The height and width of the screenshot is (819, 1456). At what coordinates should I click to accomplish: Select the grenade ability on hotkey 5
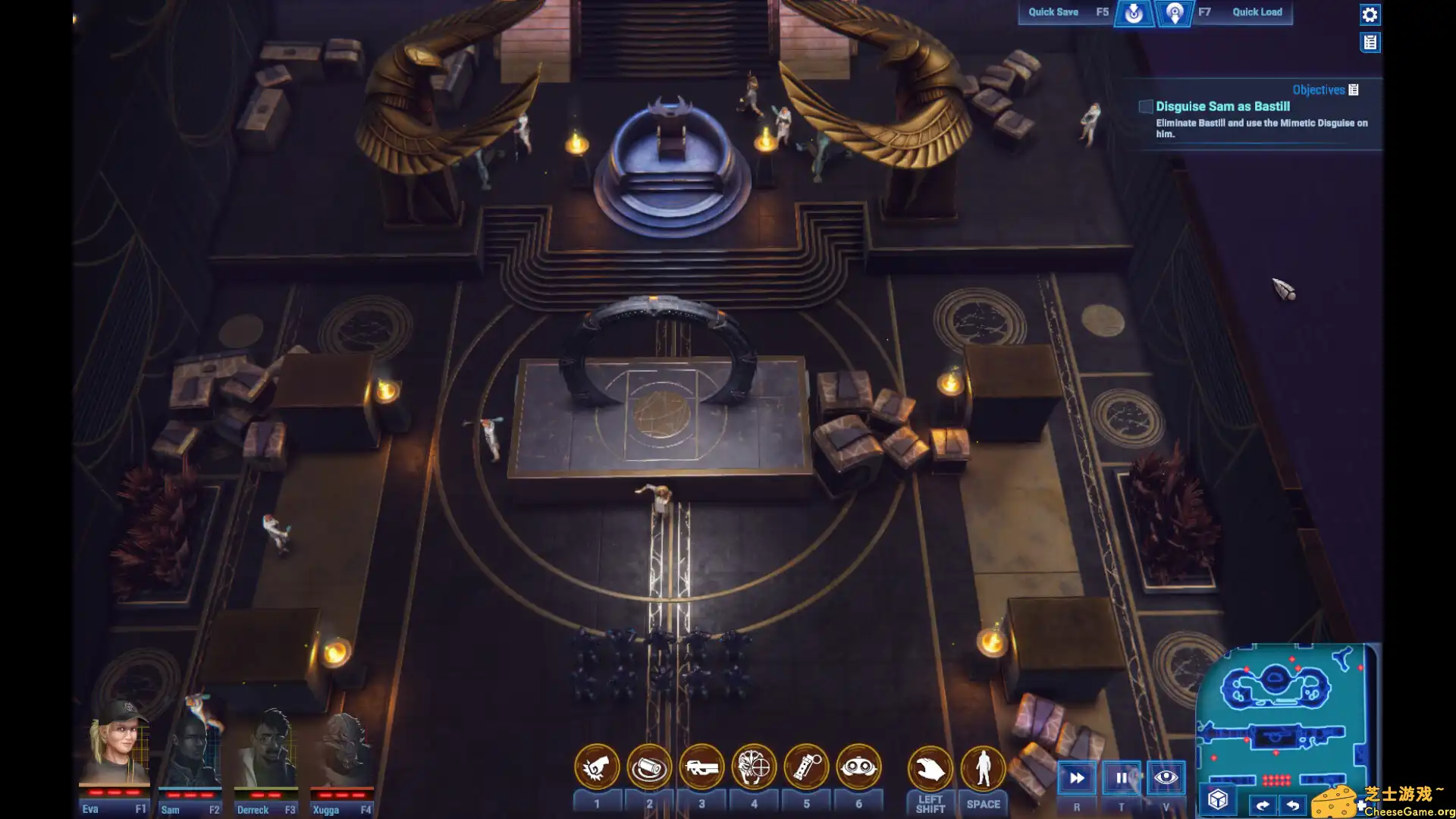[806, 767]
